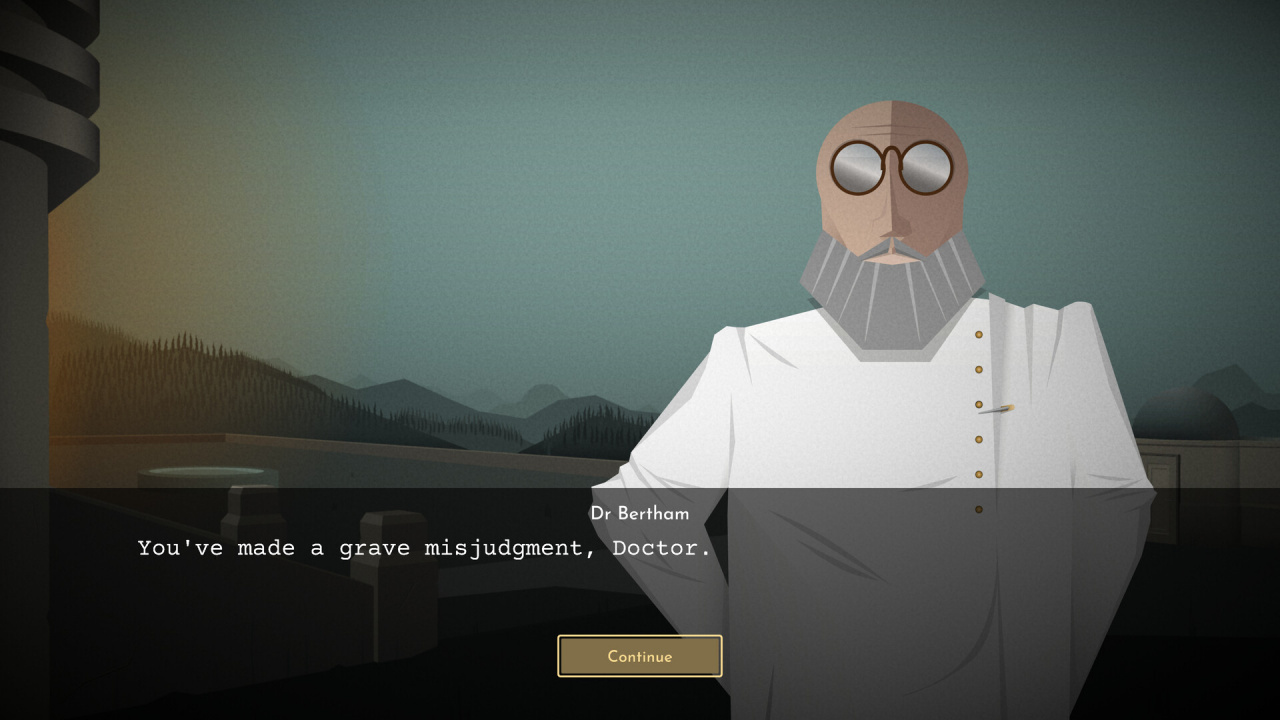Click Continue to advance the dialogue
Image resolution: width=1280 pixels, height=720 pixels.
click(640, 656)
